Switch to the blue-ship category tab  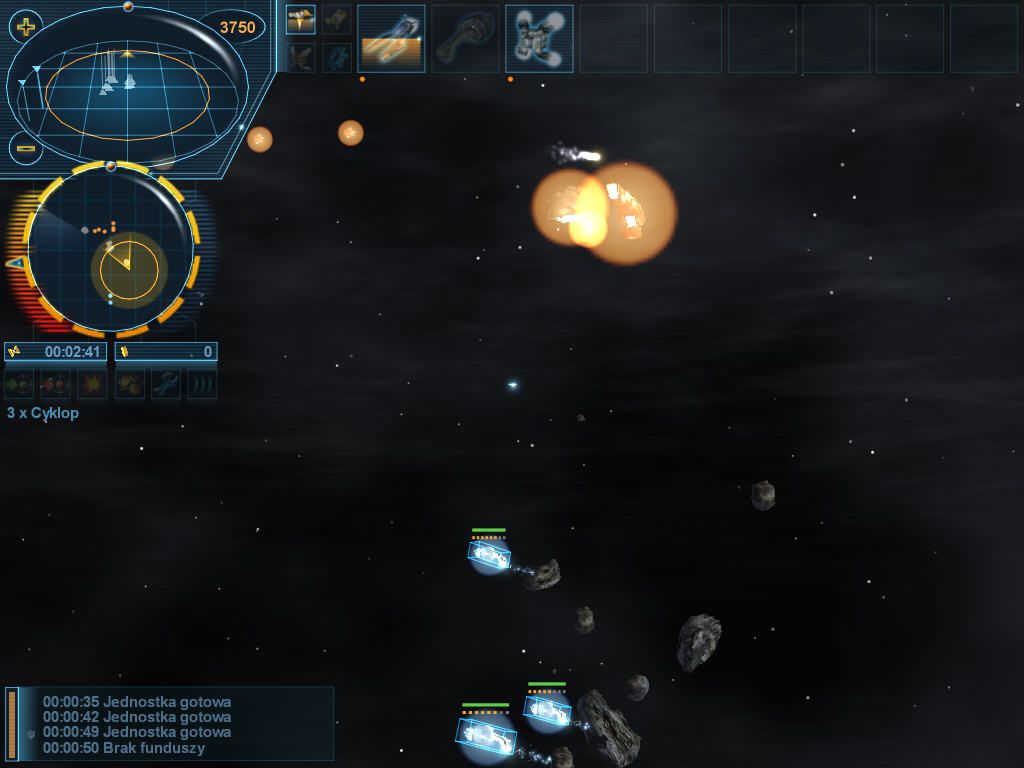tap(337, 57)
